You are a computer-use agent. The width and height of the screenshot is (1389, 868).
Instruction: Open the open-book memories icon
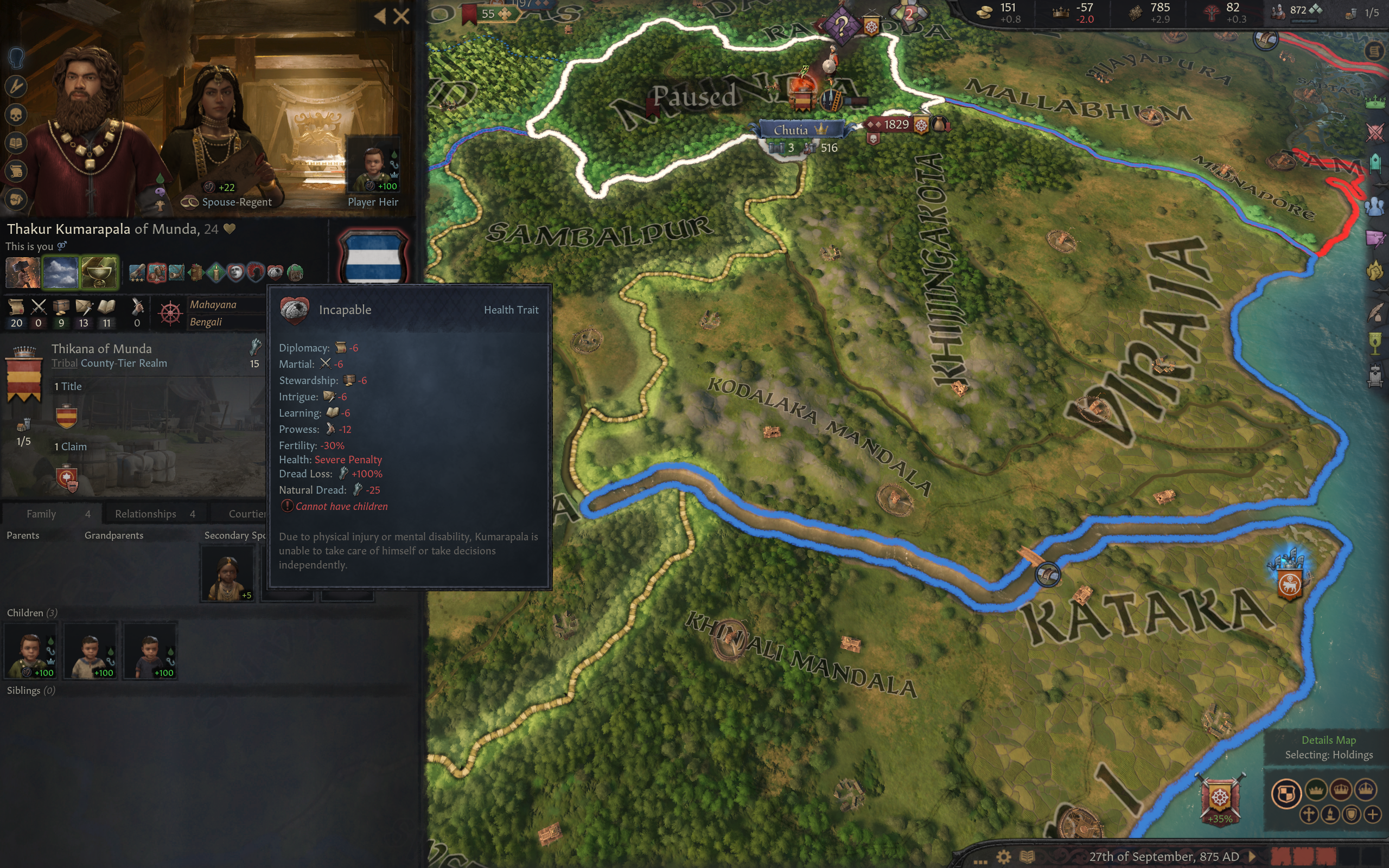[x=16, y=143]
